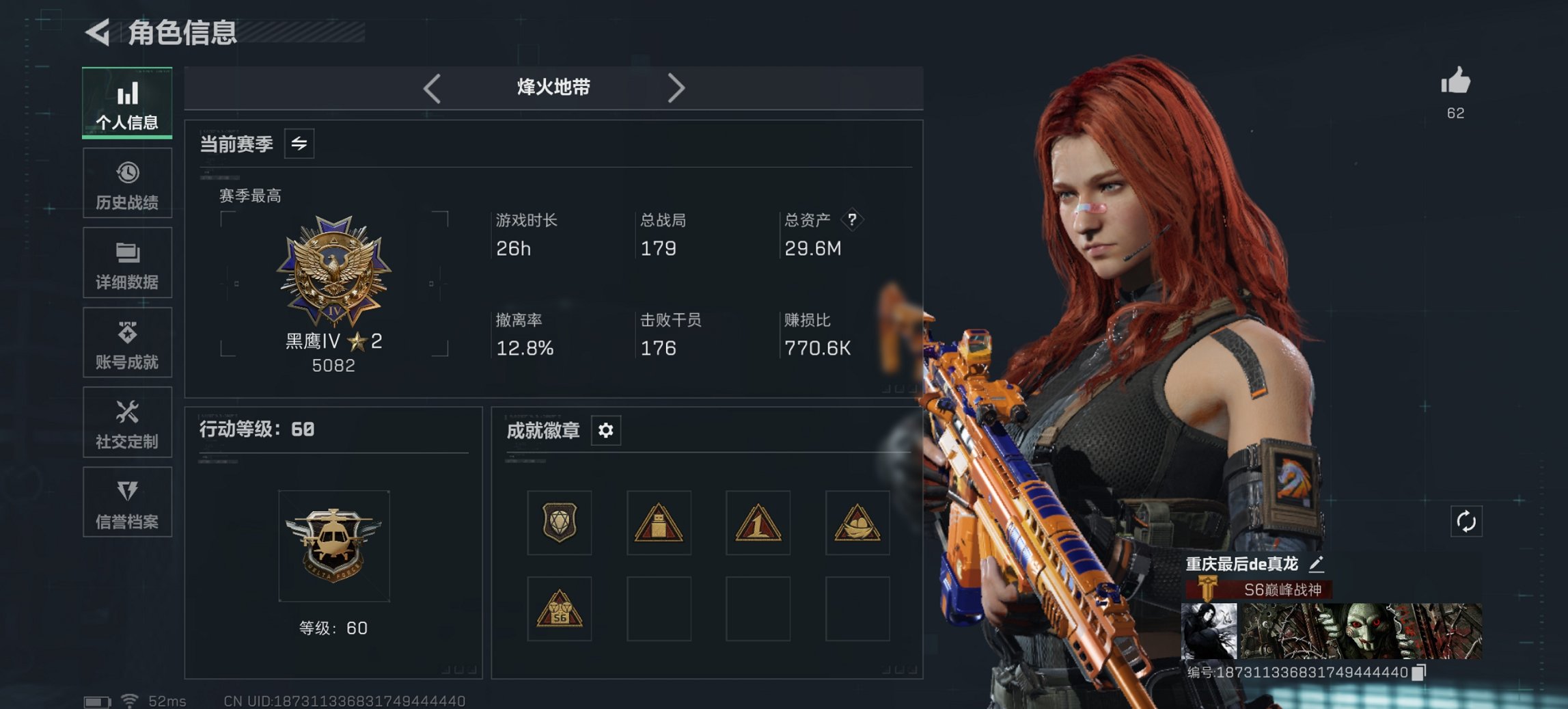
Task: Open the badge settings gear beside 成就徽章
Action: coord(605,431)
